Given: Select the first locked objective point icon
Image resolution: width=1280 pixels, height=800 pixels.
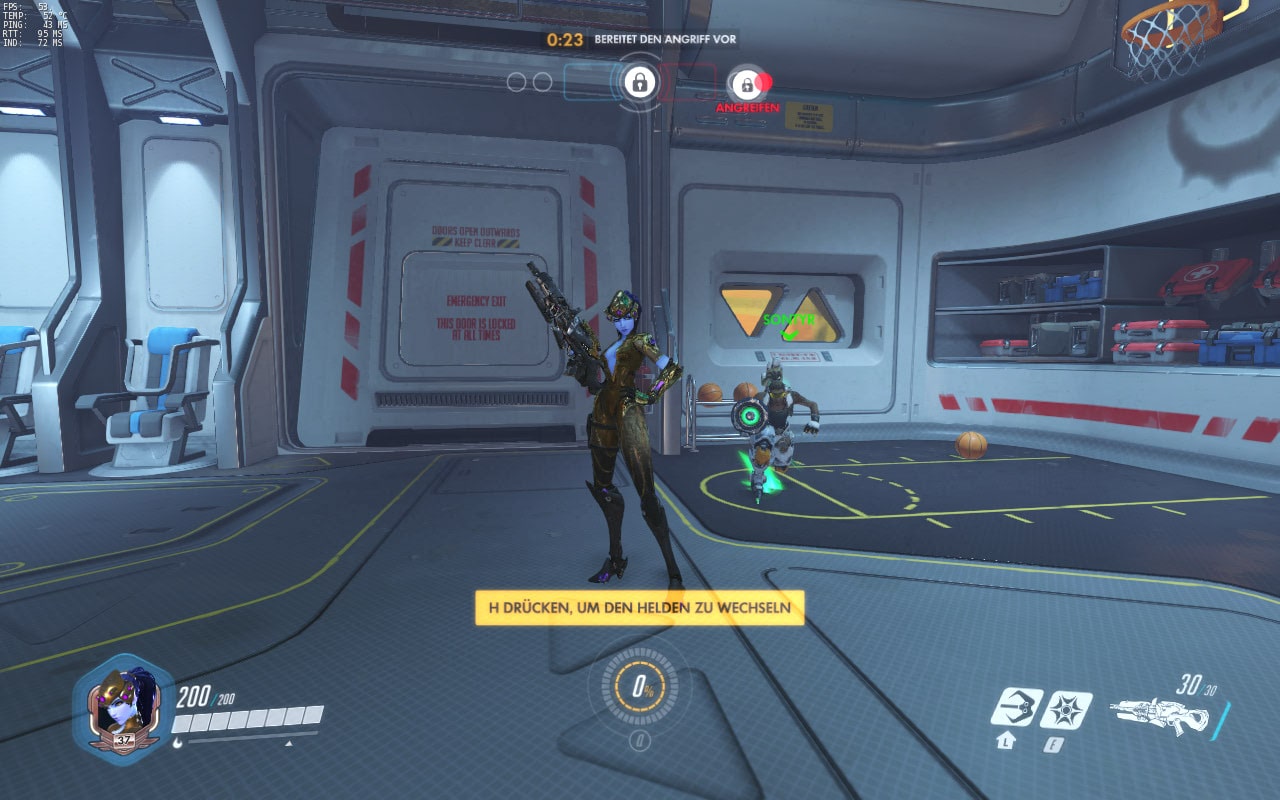Looking at the screenshot, I should 639,81.
